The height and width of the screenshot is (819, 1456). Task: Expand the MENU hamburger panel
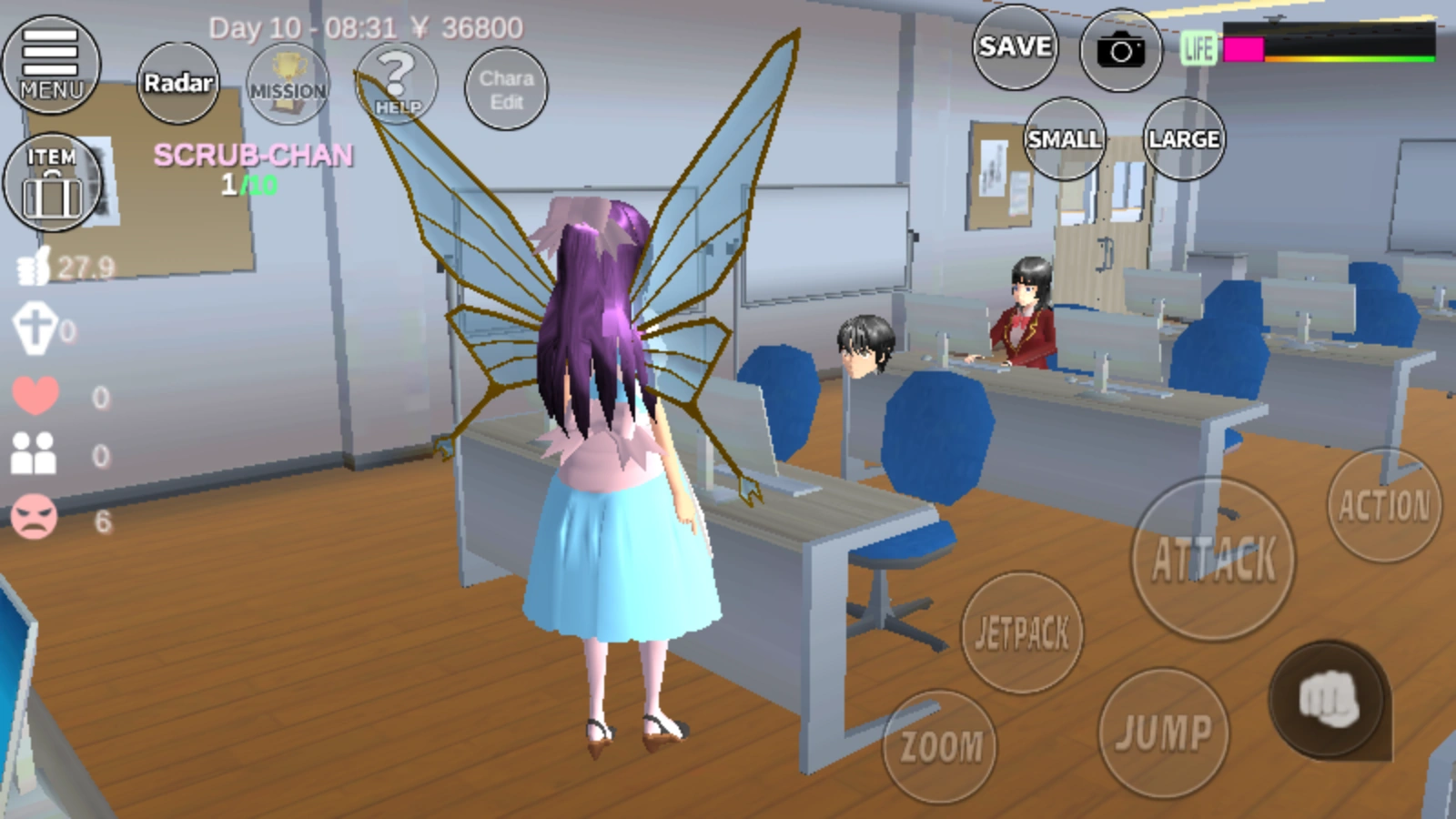click(50, 64)
